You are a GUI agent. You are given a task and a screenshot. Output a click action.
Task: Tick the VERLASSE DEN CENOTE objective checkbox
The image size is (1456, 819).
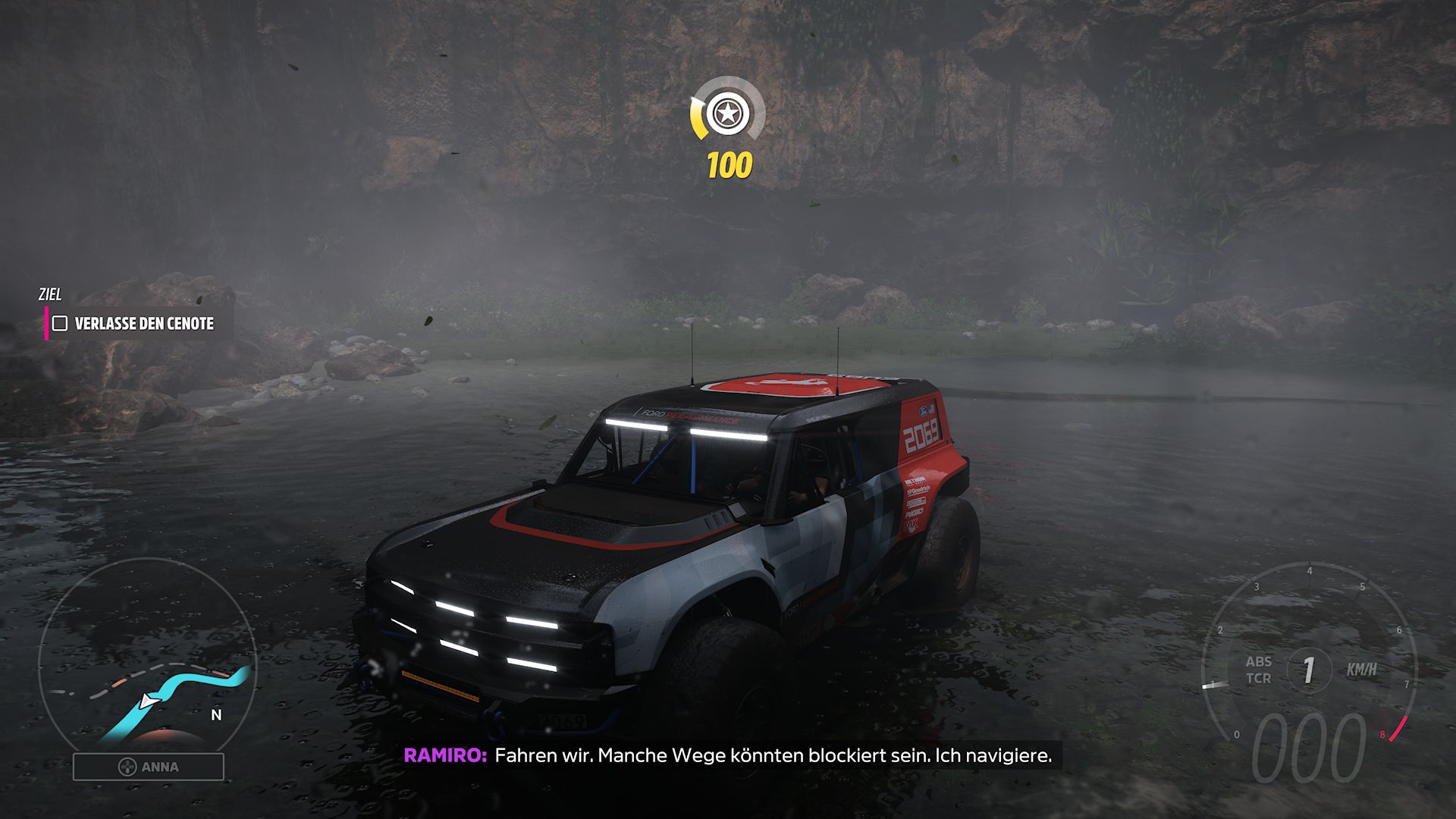tap(61, 322)
